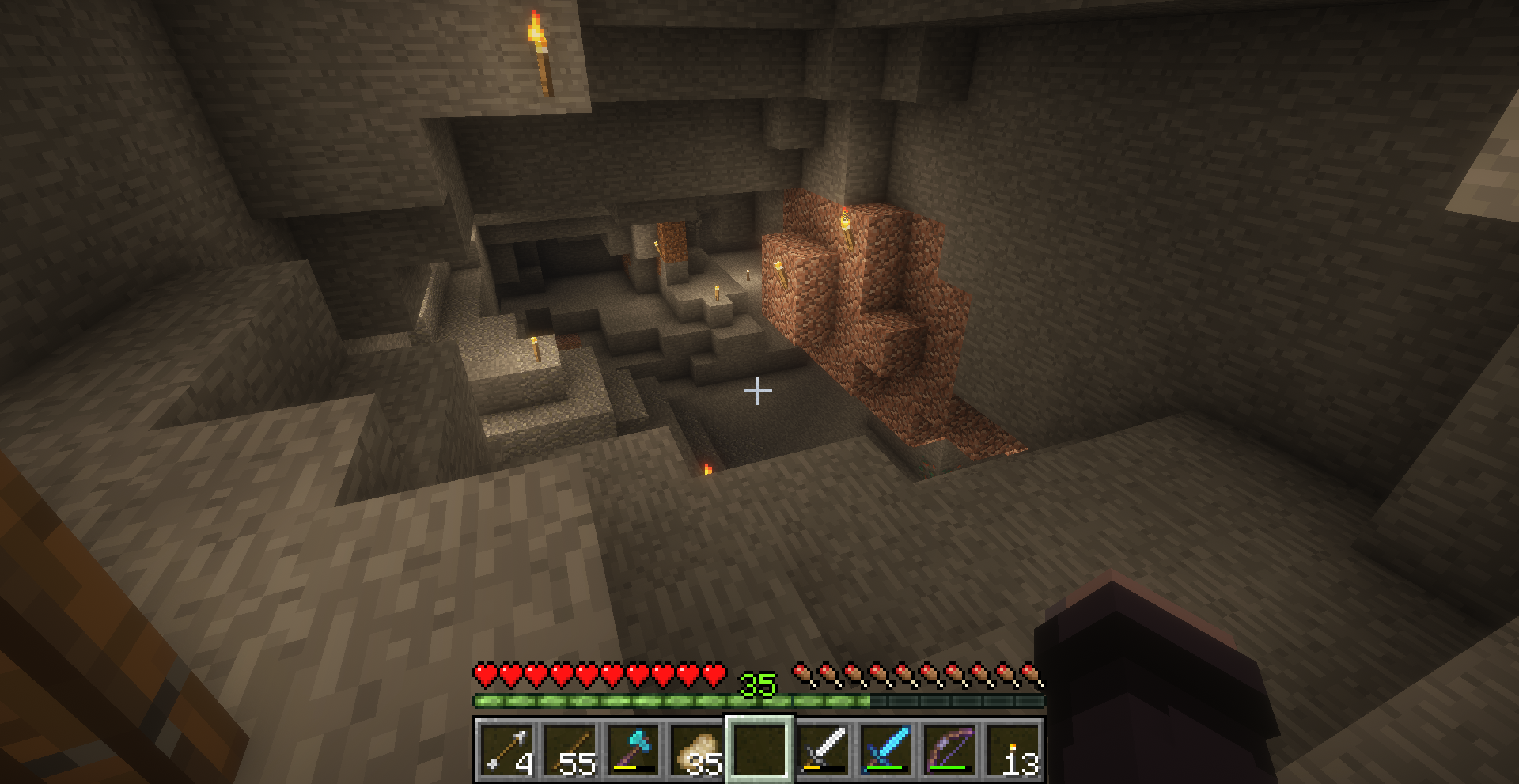Select the arrow stack in the hotbar
The image size is (1519, 784).
506,748
